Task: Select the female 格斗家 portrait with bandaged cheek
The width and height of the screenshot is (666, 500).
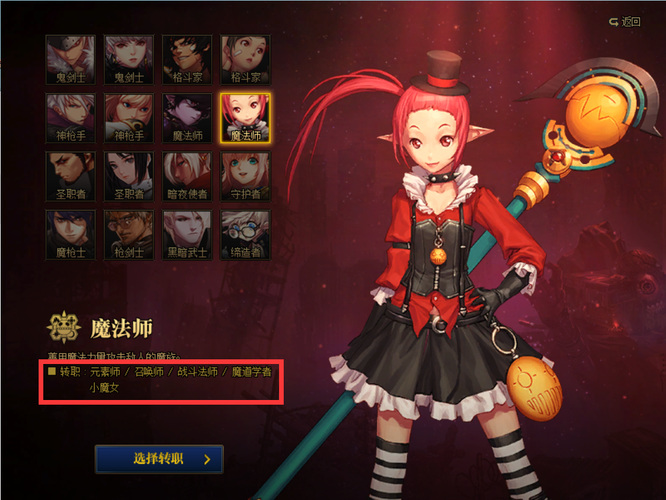Action: point(245,60)
